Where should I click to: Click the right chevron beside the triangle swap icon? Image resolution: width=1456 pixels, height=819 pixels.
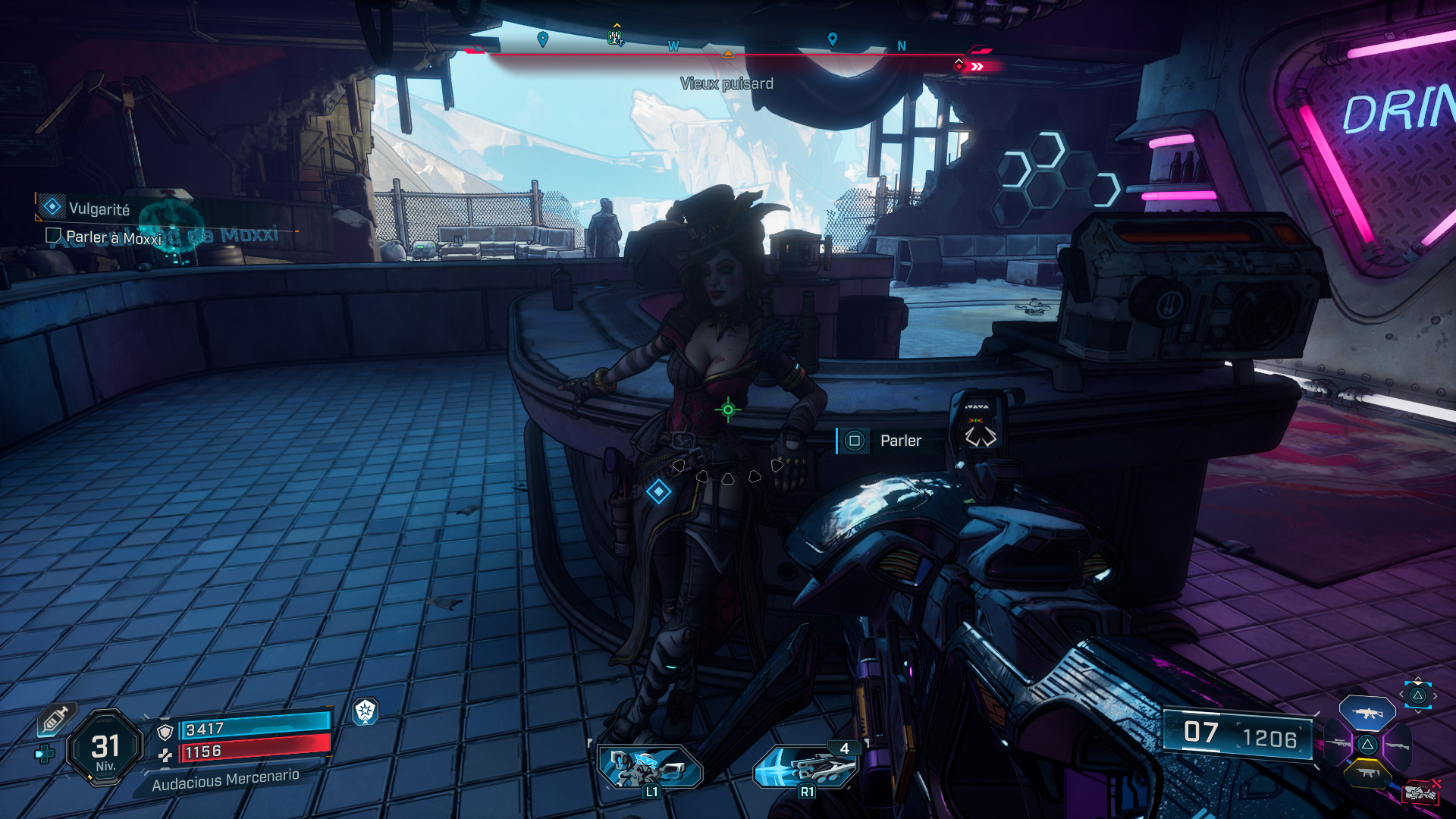pyautogui.click(x=1435, y=696)
